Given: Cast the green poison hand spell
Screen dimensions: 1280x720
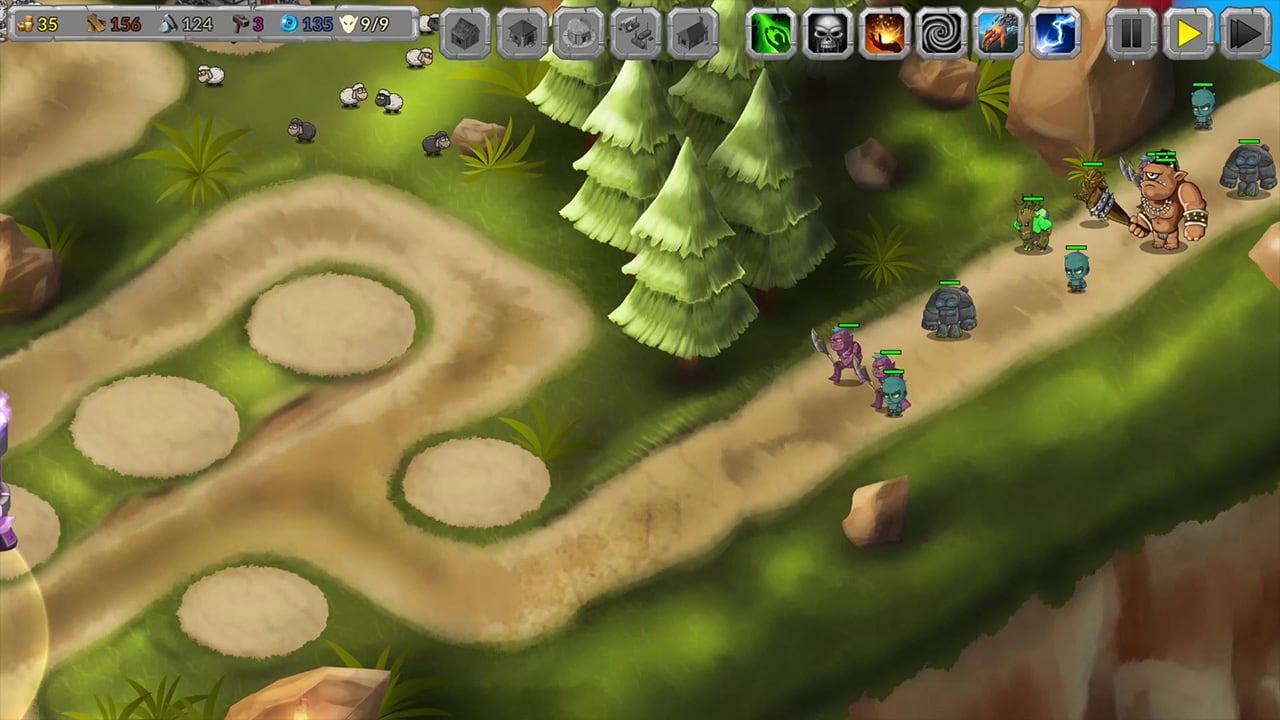Looking at the screenshot, I should click(771, 33).
